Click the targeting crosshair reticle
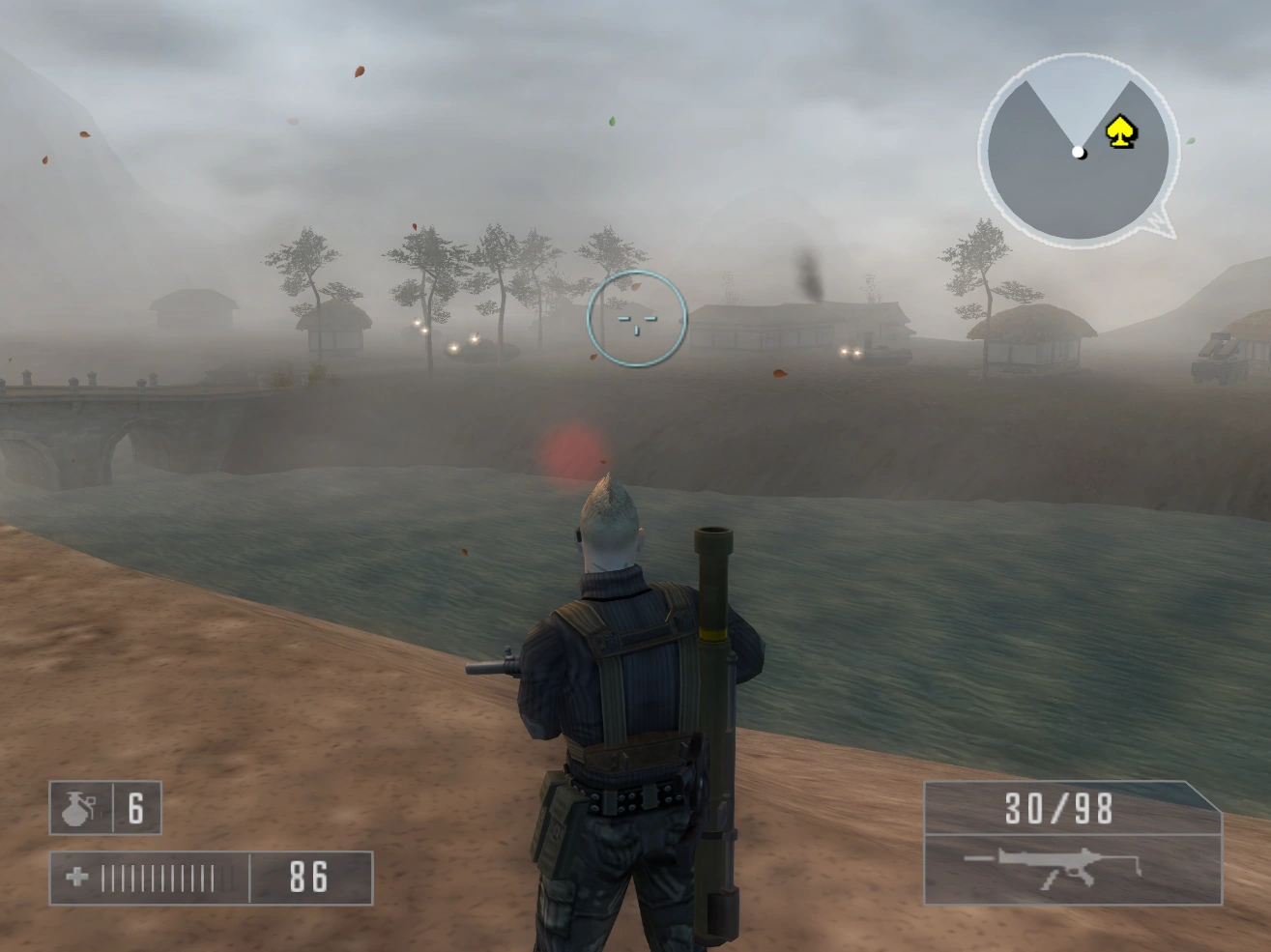This screenshot has height=952, width=1271. pyautogui.click(x=638, y=323)
